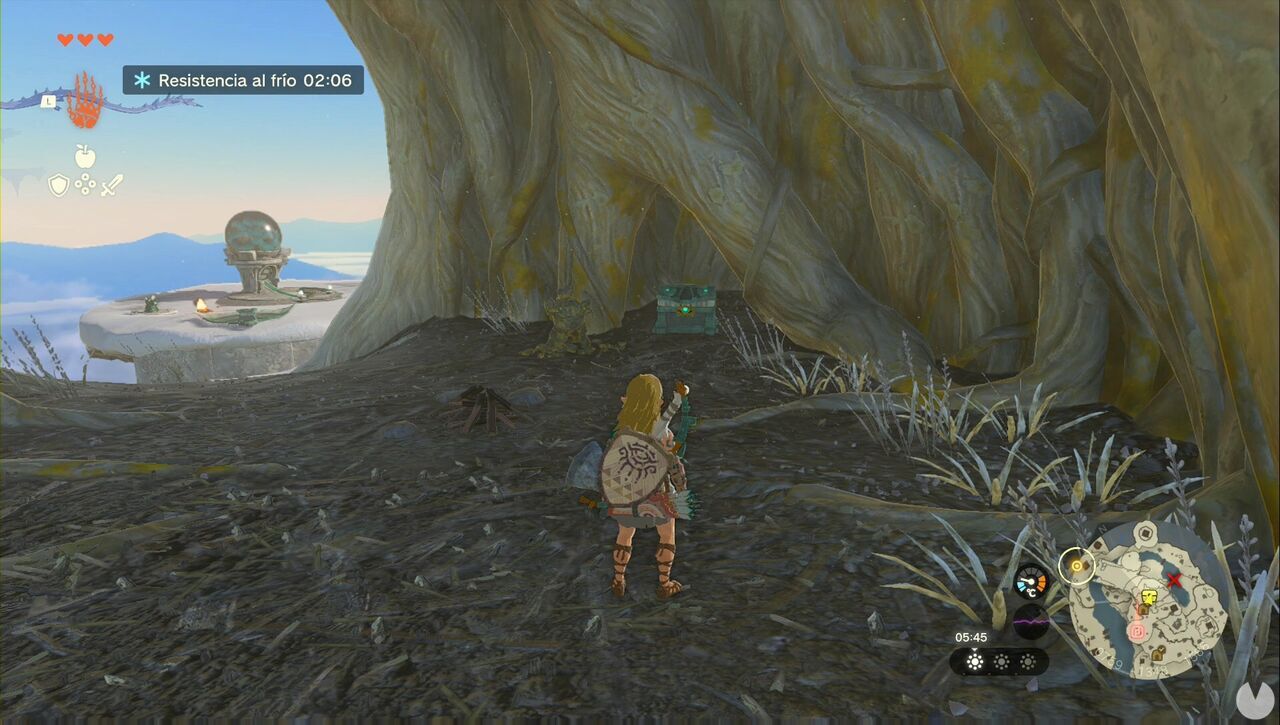This screenshot has height=725, width=1280.
Task: Click the red X marker on the minimap
Action: coord(1174,581)
